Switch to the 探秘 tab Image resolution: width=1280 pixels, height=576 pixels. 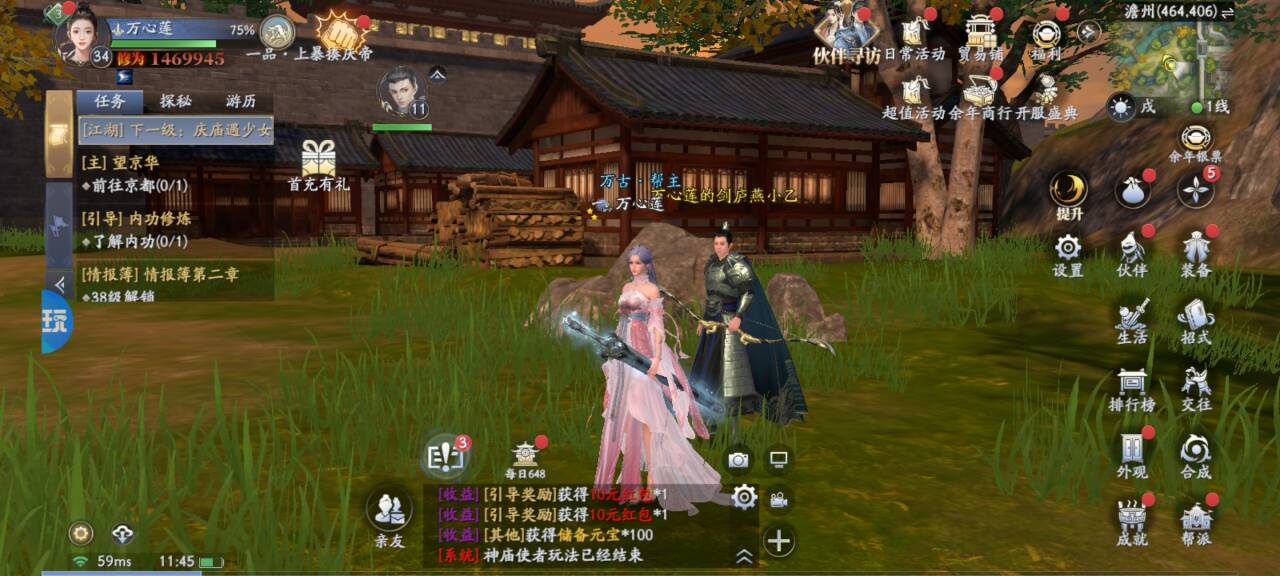point(175,101)
